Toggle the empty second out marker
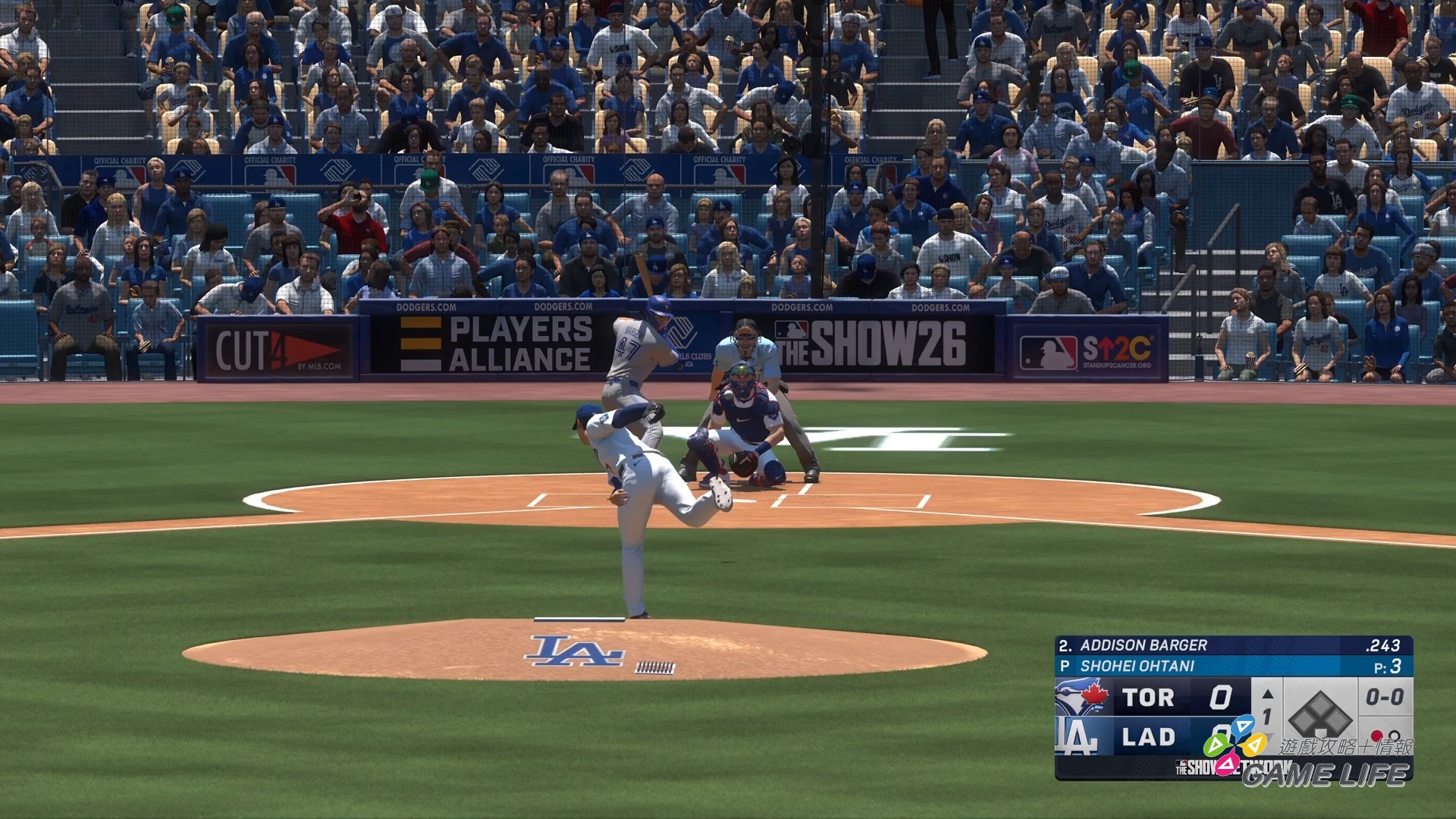This screenshot has width=1456, height=819. coord(1394,734)
